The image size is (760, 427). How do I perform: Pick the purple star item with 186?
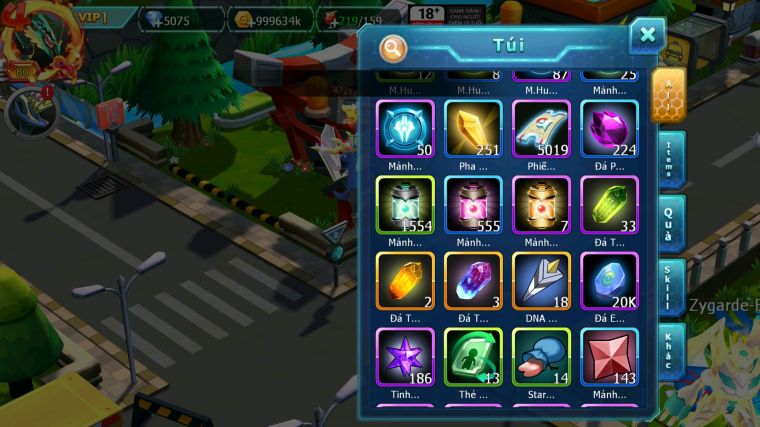(x=405, y=357)
